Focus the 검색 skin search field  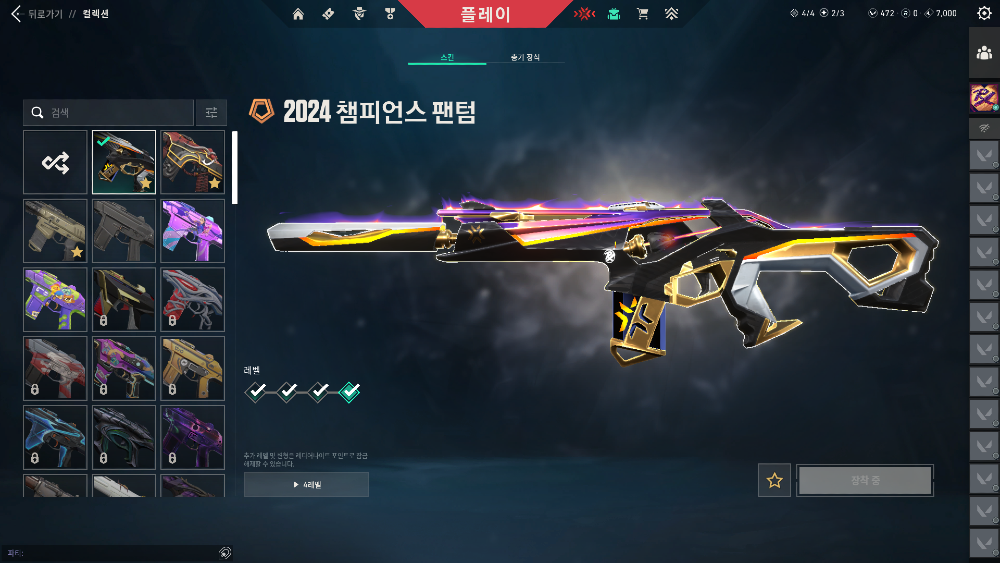click(110, 113)
